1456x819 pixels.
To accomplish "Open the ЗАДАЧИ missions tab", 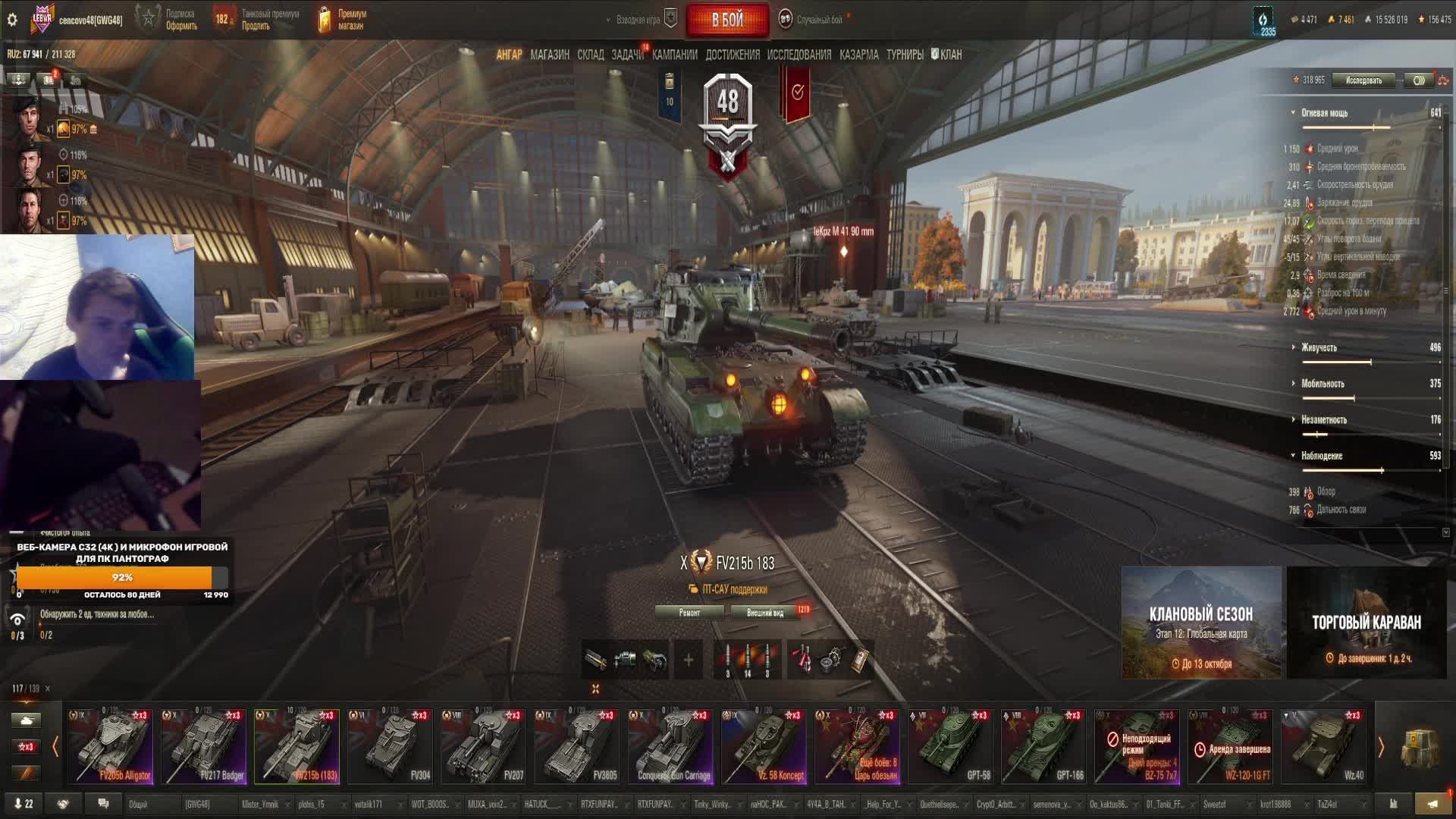I will tap(627, 55).
